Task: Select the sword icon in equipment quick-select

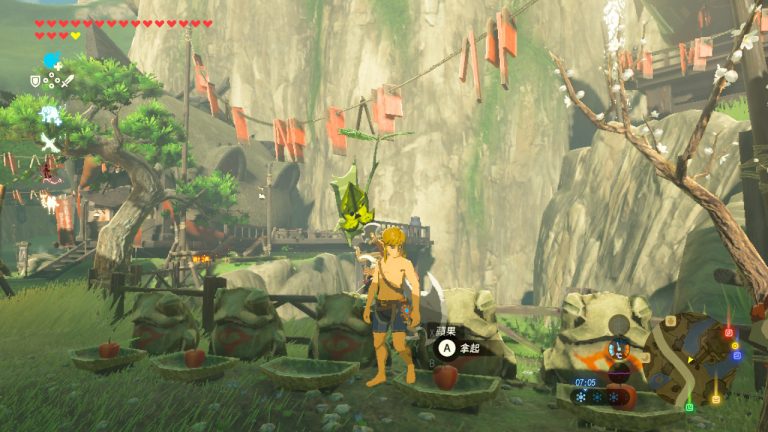Action: 67,80
